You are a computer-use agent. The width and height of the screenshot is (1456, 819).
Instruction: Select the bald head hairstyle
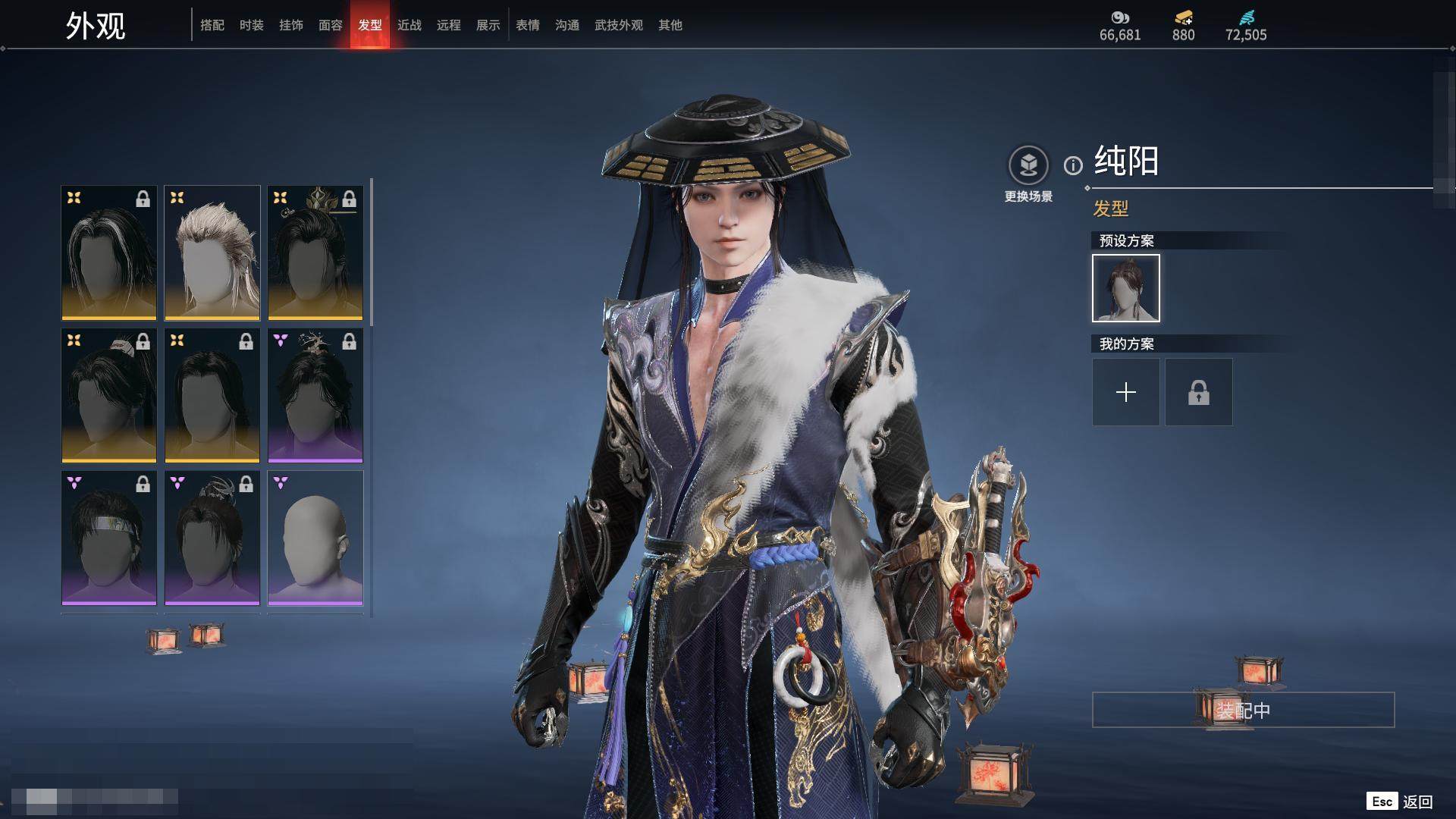[315, 538]
